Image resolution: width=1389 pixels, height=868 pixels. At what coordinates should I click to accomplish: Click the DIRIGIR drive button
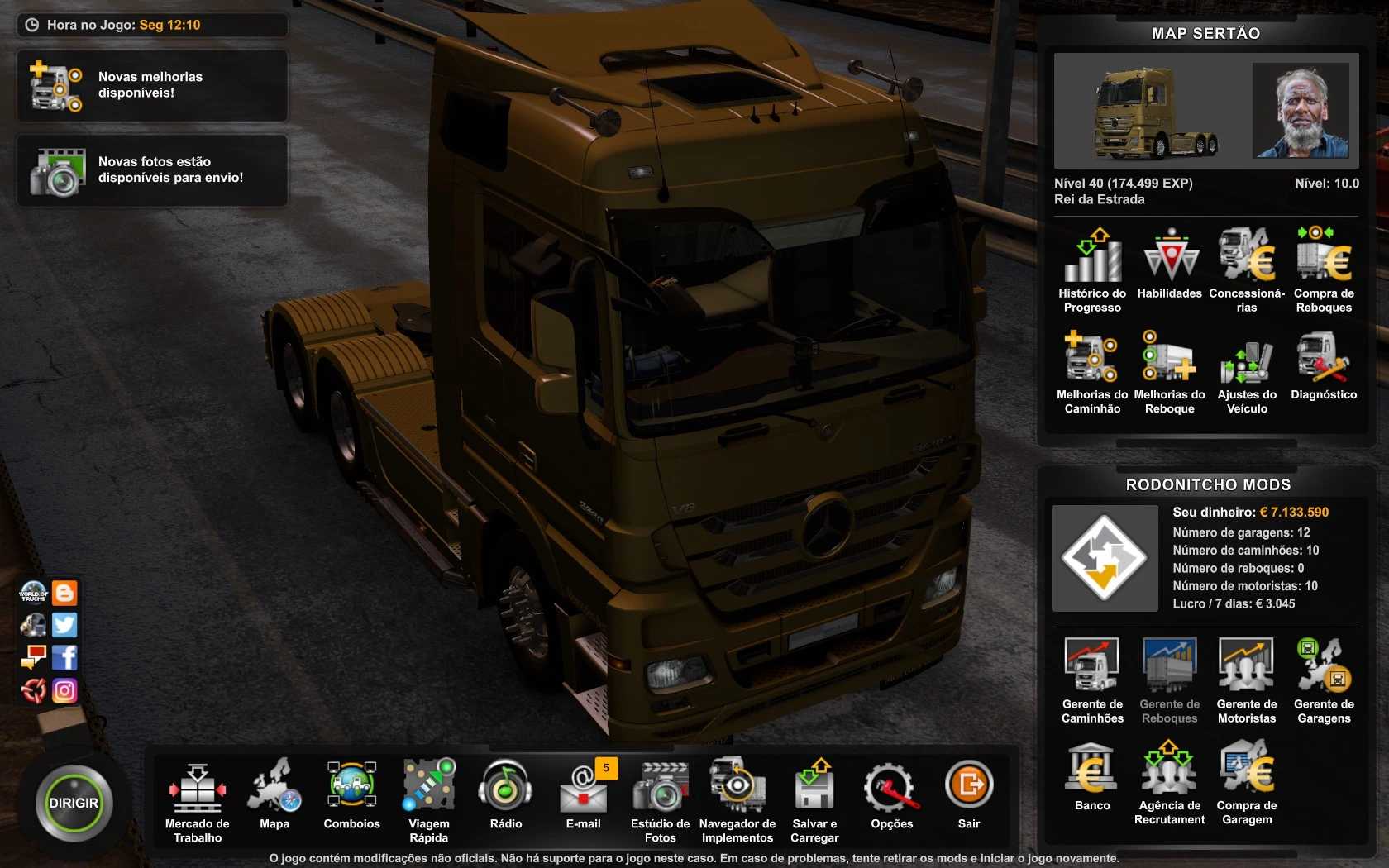74,804
